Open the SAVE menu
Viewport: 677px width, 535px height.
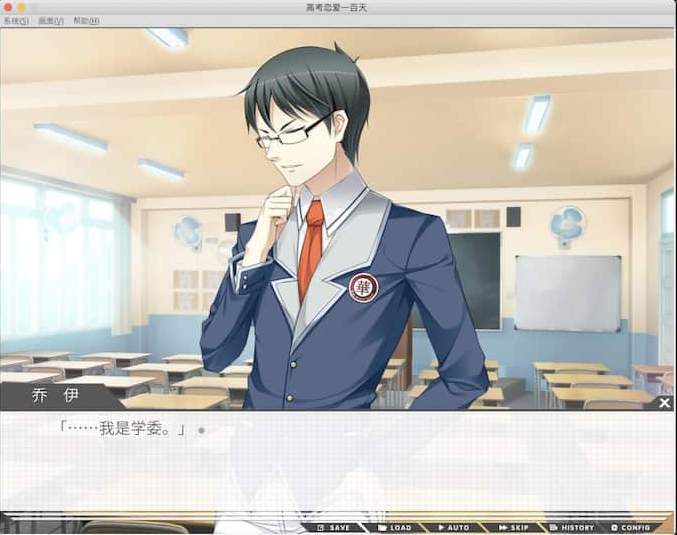tap(334, 527)
